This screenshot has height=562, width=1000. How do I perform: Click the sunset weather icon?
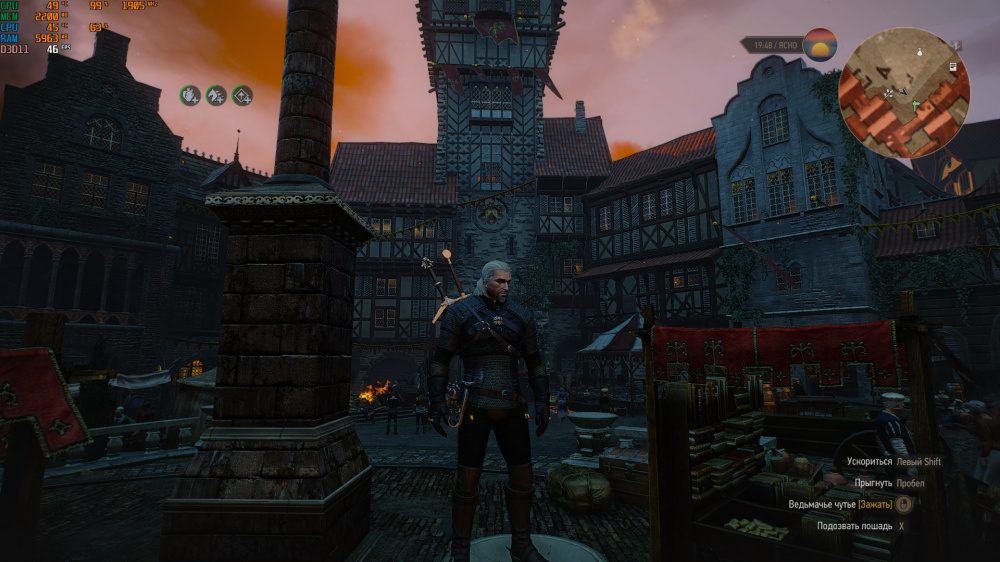(x=820, y=45)
